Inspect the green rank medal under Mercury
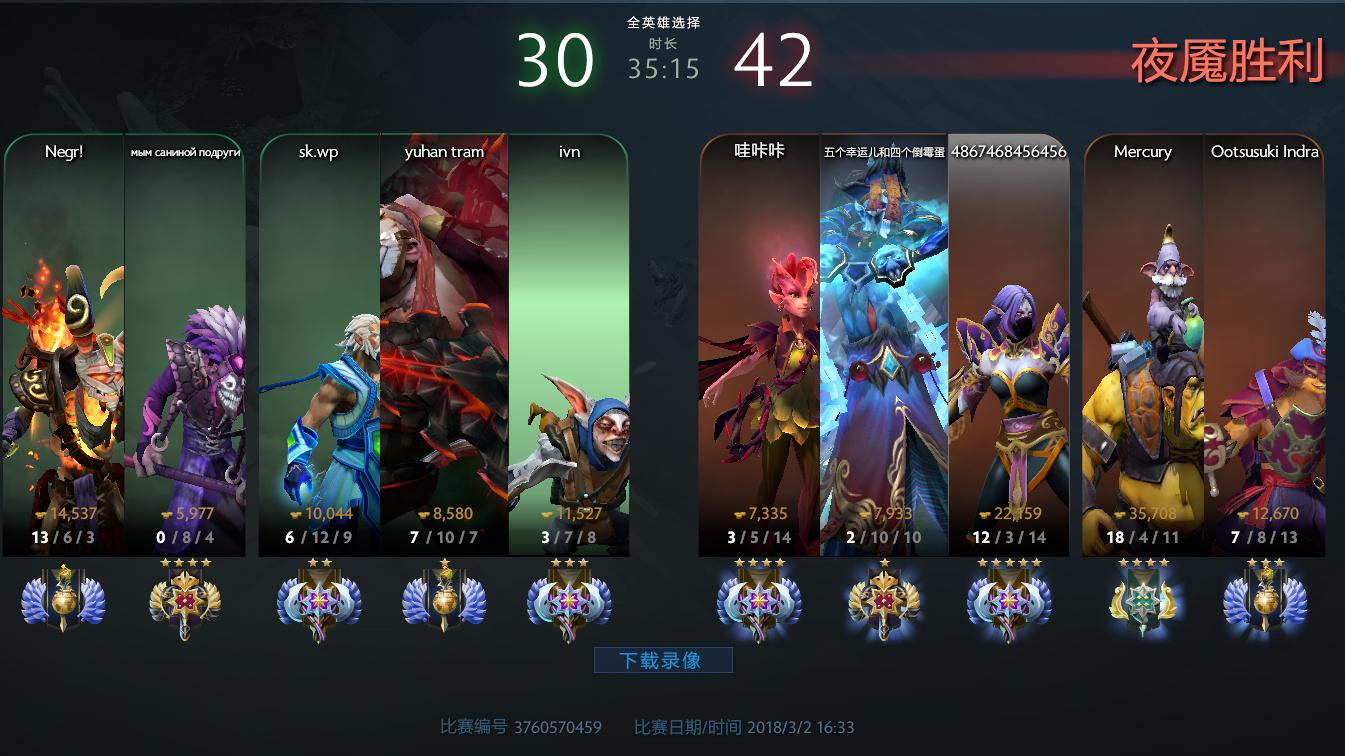Viewport: 1345px width, 756px height. point(1141,600)
